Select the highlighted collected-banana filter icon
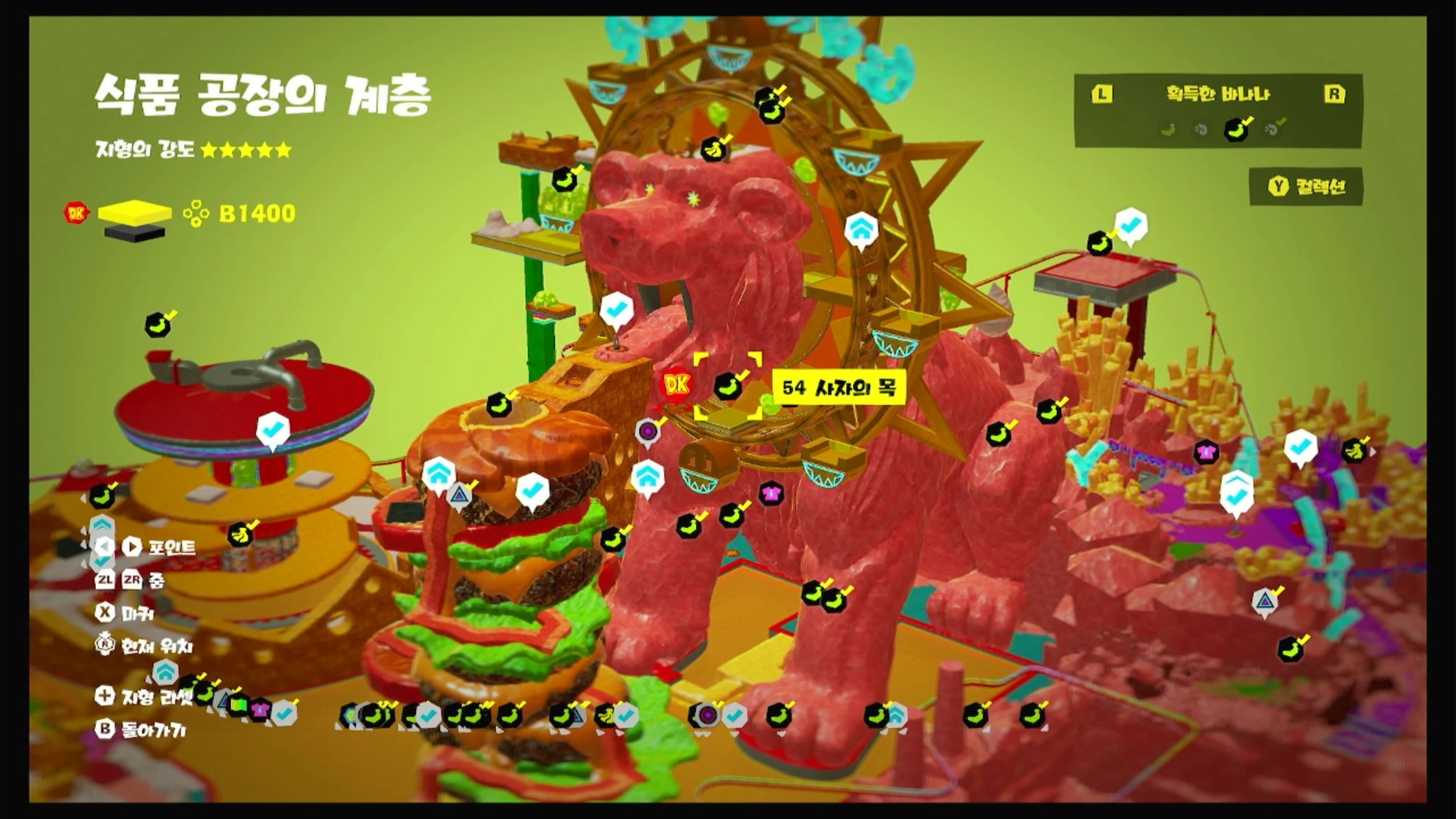 (x=1236, y=130)
